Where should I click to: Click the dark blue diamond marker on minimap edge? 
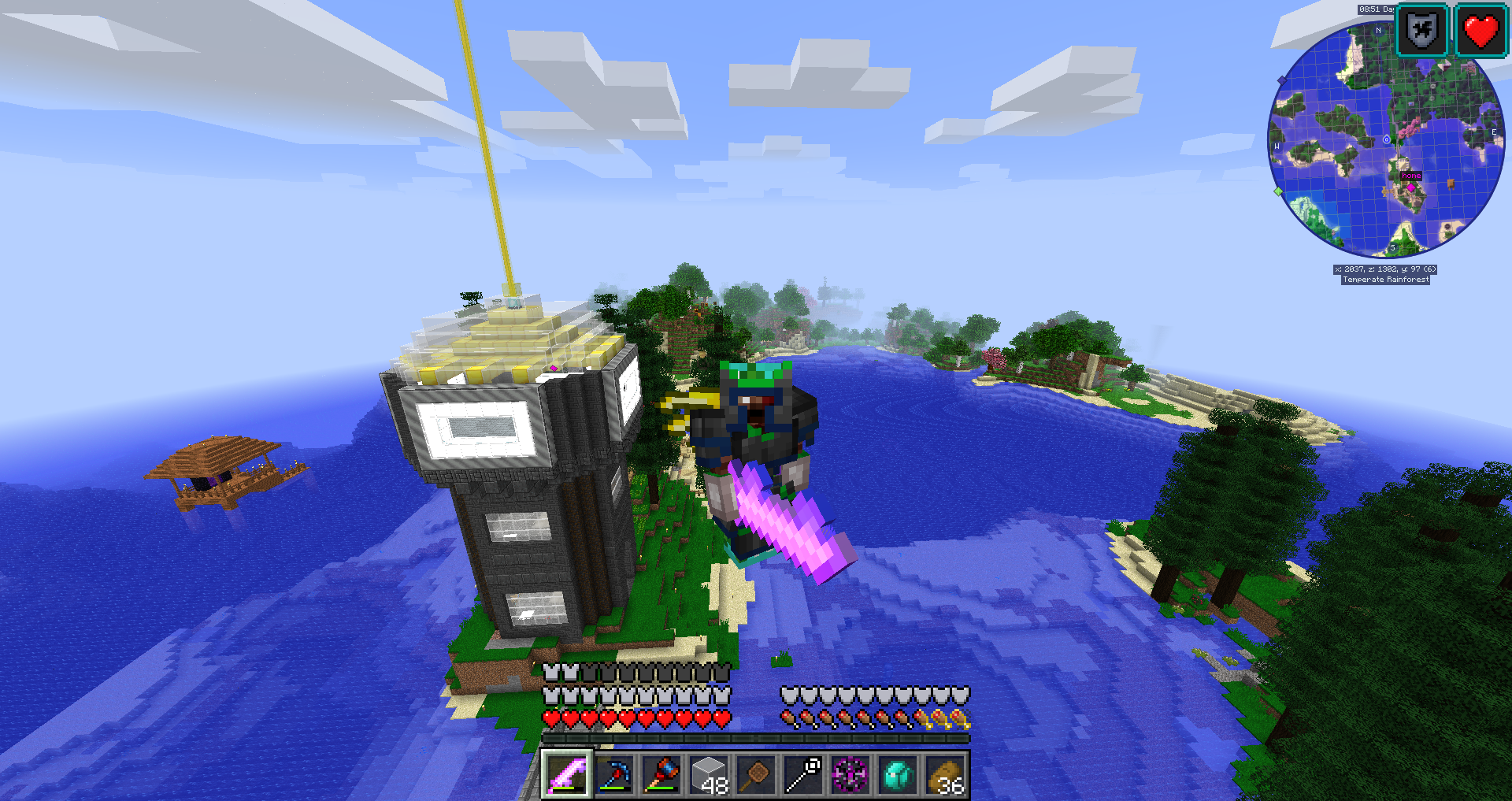pos(1282,80)
